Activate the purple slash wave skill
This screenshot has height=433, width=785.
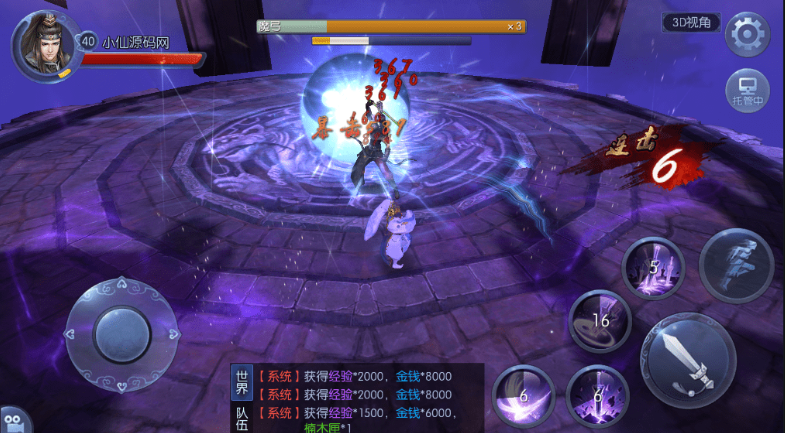[523, 394]
